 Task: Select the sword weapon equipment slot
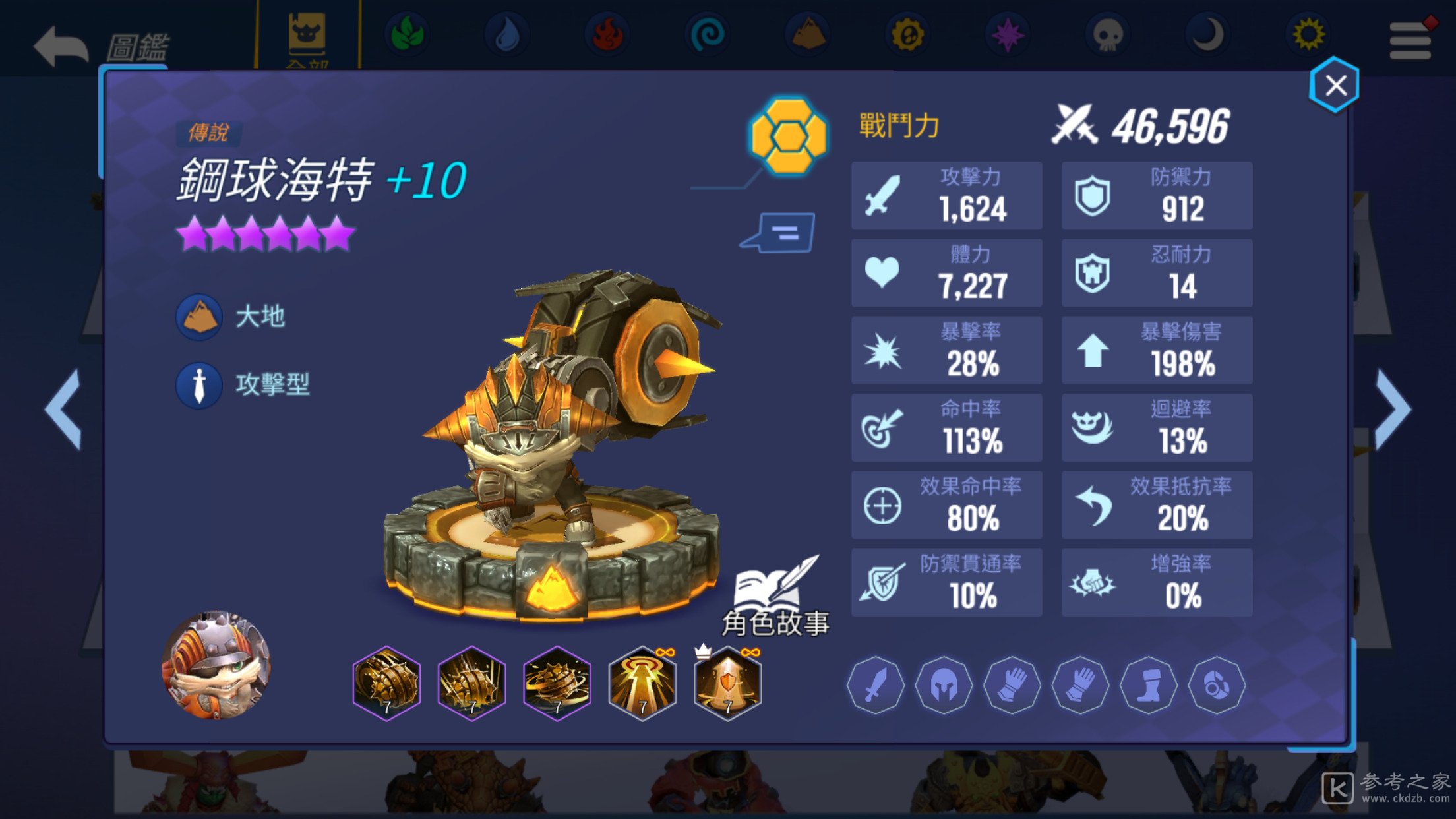[876, 686]
